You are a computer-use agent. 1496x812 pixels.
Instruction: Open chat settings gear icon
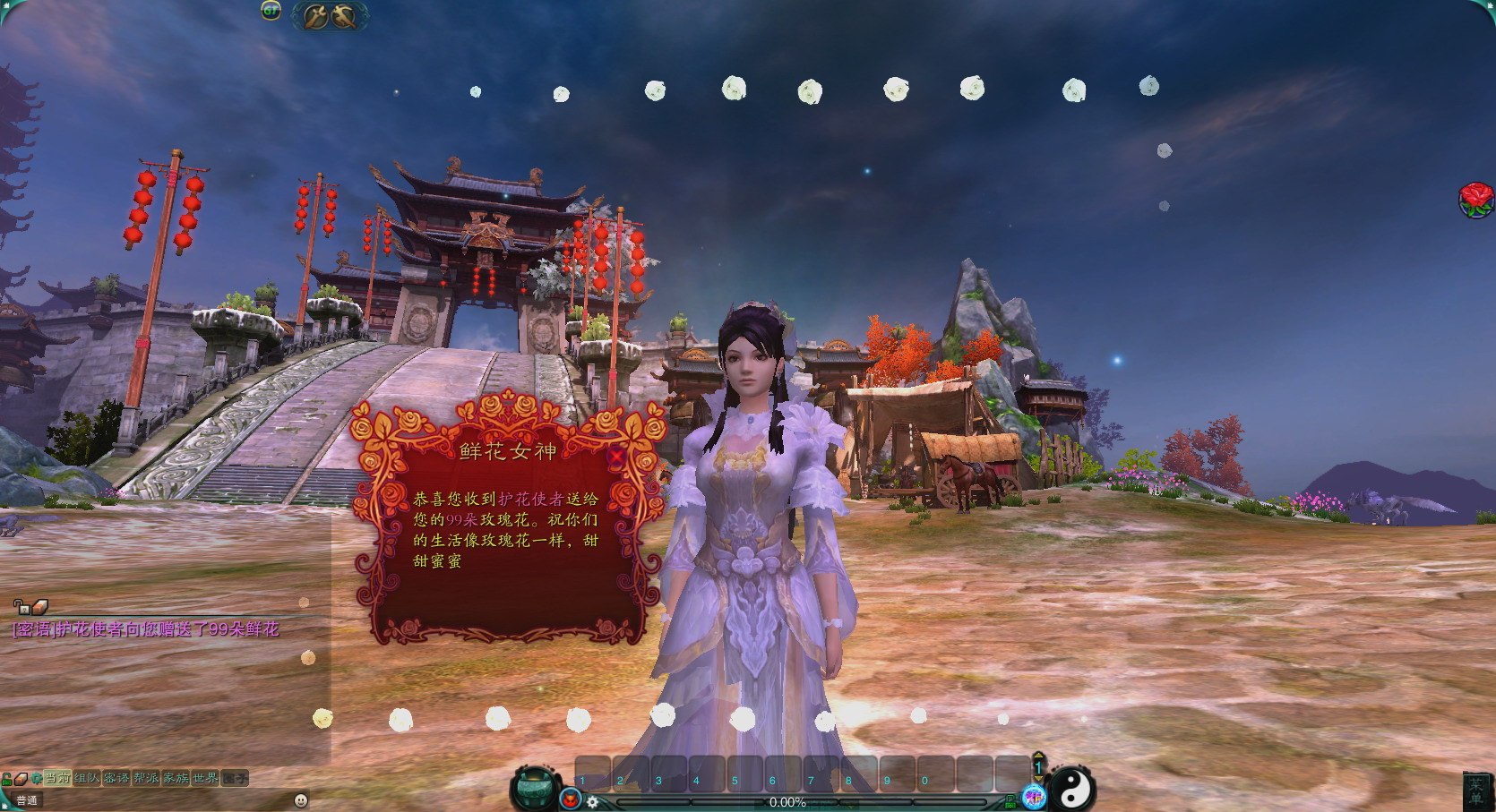pos(36,778)
